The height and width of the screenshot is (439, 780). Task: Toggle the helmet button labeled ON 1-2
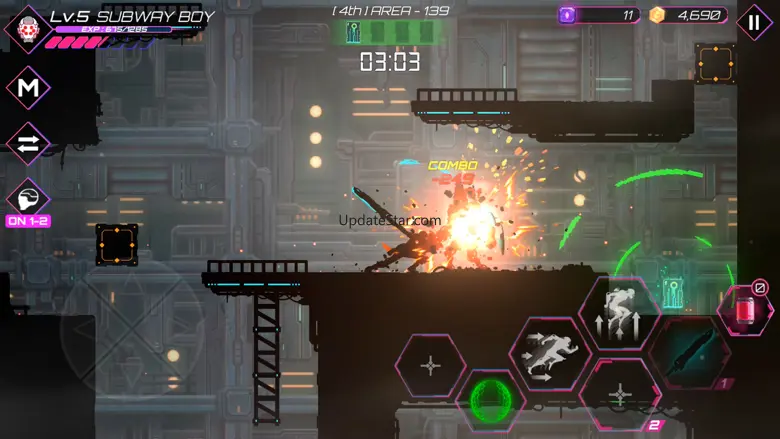click(x=28, y=199)
